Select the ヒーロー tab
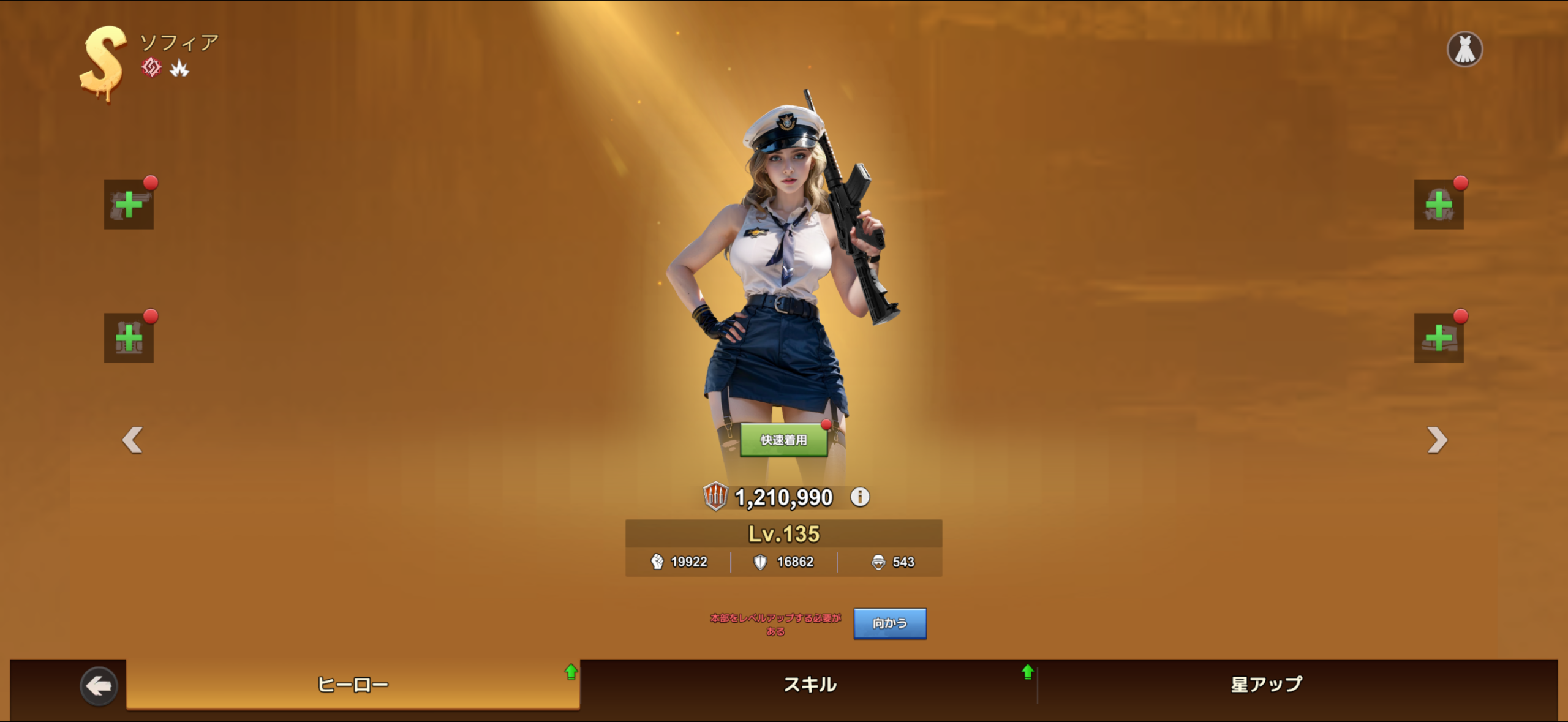1568x722 pixels. point(353,684)
